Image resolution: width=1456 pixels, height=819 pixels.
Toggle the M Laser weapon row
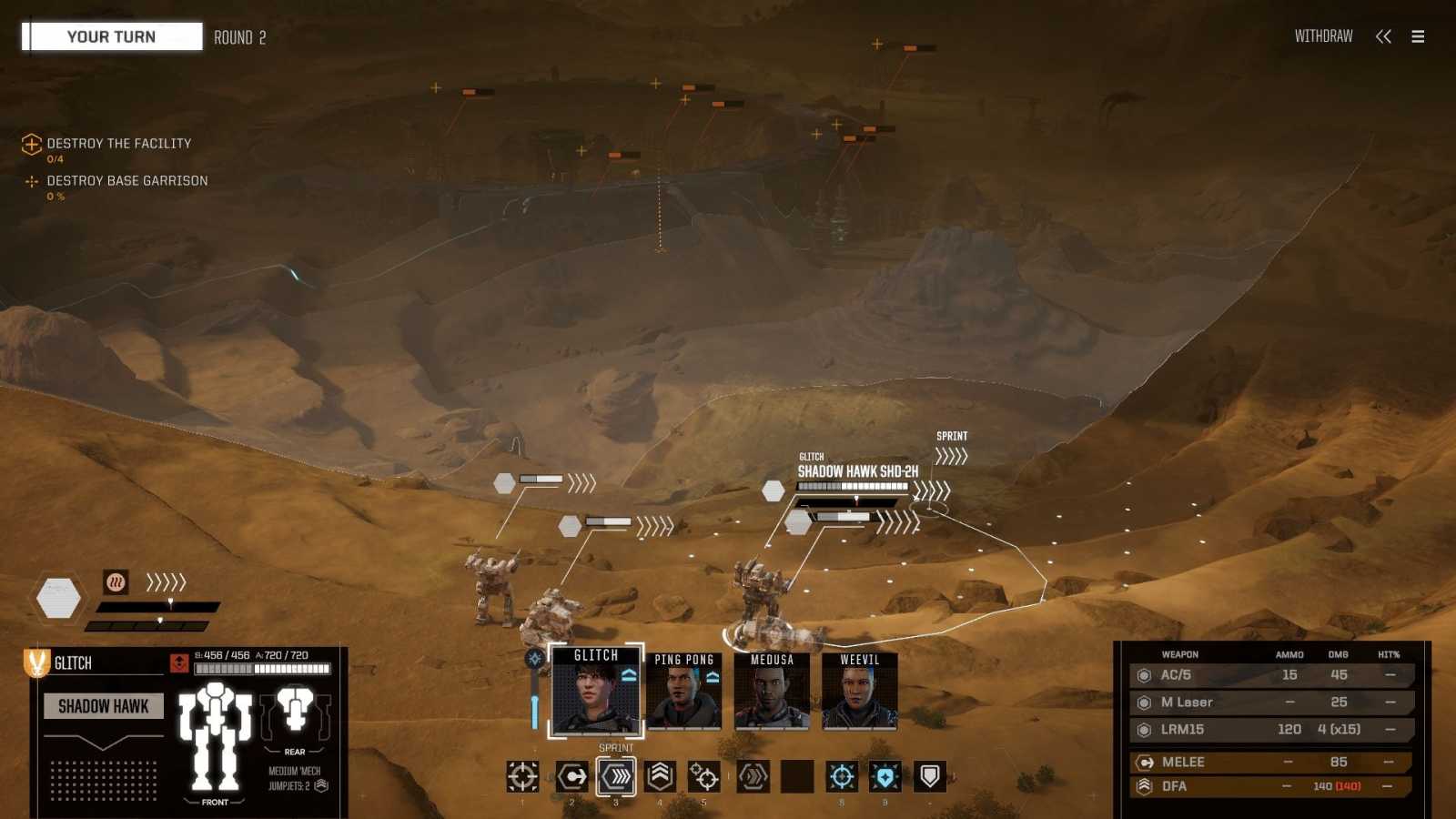[x=1270, y=703]
